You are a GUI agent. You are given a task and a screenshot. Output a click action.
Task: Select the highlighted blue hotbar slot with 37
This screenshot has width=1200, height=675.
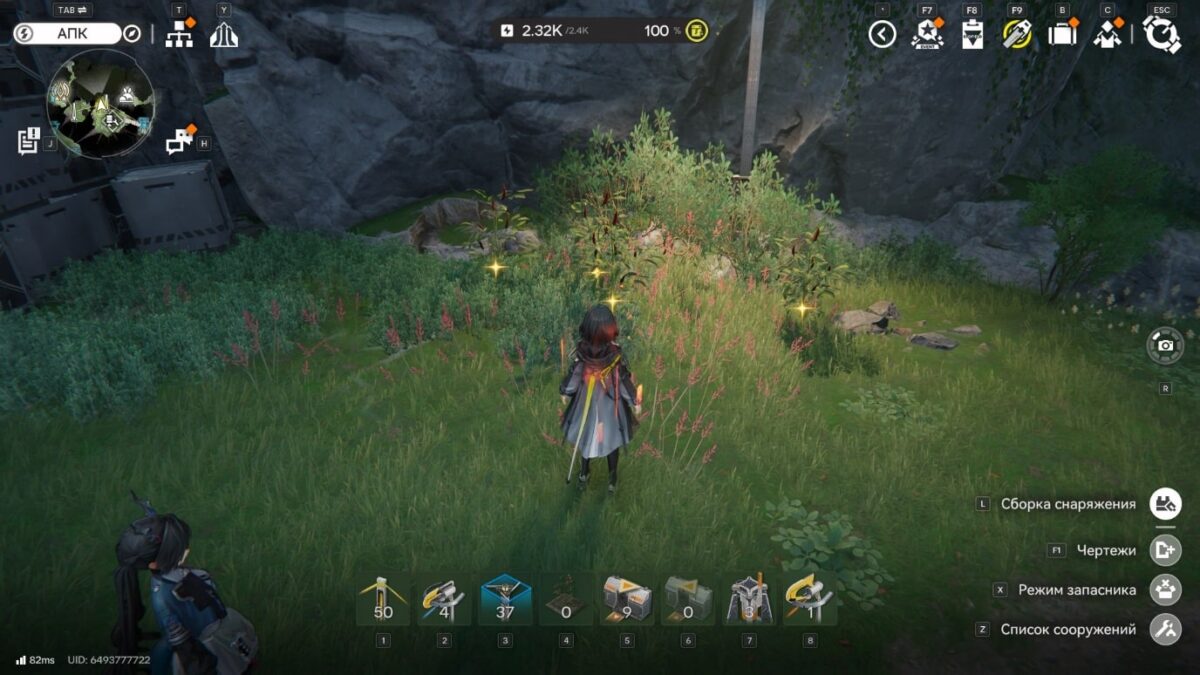505,600
